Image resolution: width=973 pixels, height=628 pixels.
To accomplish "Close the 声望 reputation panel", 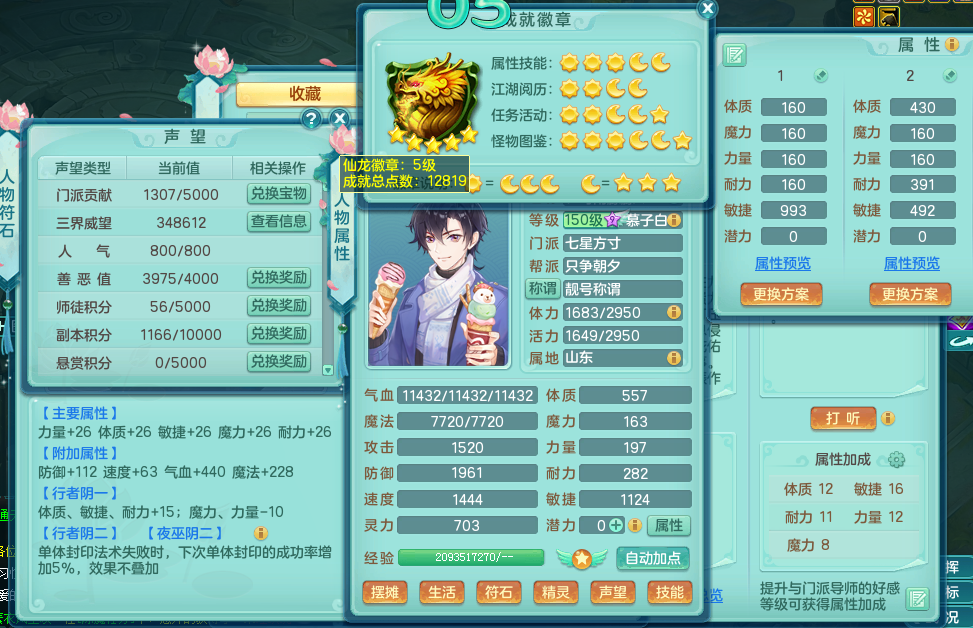I will pos(339,119).
